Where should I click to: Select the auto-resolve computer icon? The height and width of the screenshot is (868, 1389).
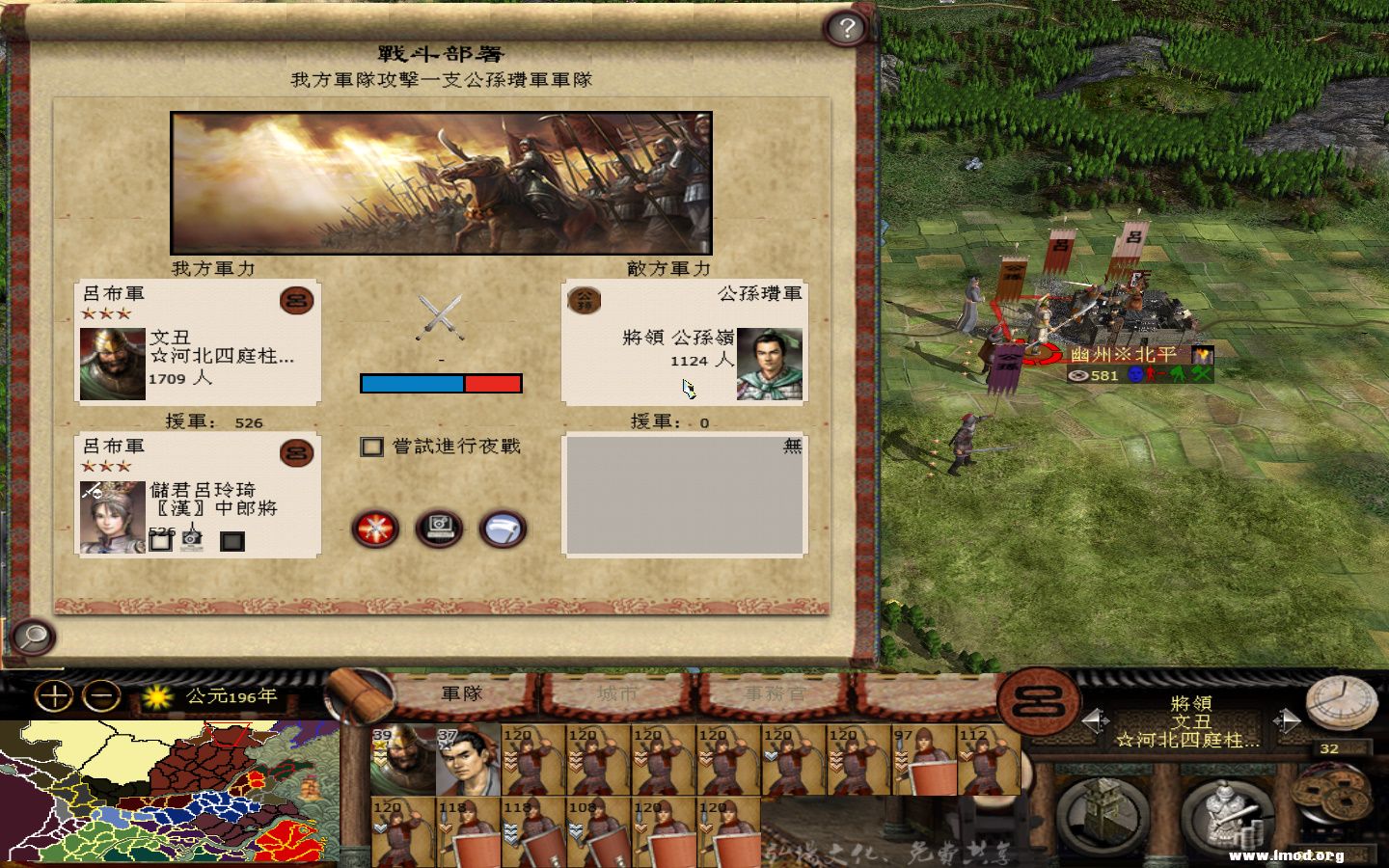tap(438, 527)
